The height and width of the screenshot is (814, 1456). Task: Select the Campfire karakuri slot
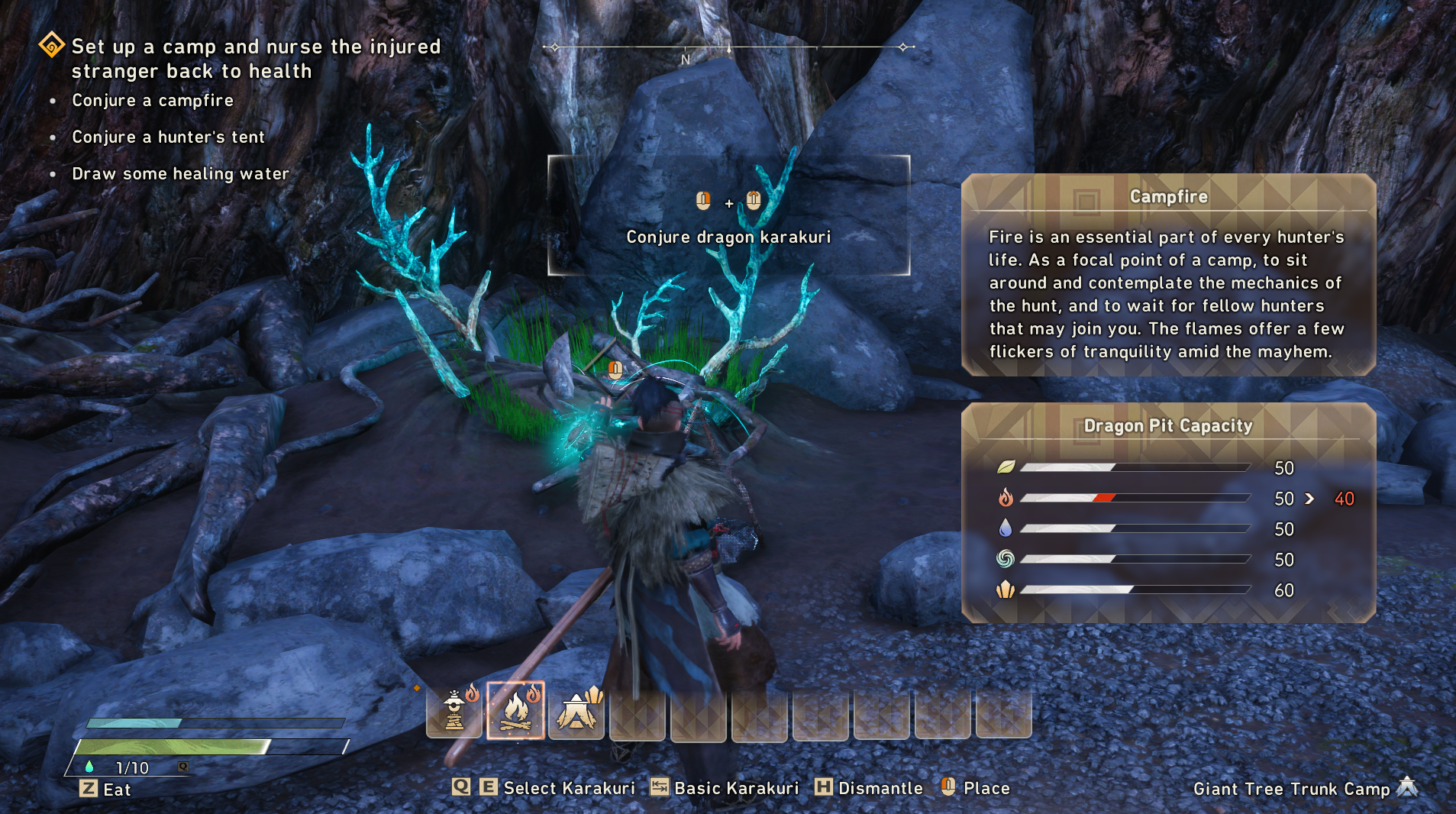(x=515, y=711)
